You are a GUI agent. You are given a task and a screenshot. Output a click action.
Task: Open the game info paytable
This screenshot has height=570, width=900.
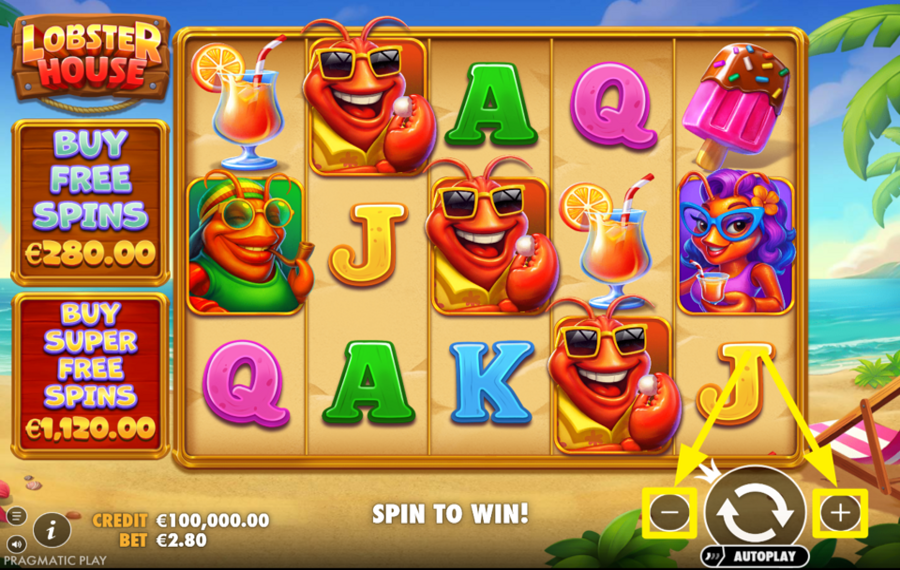coord(51,528)
